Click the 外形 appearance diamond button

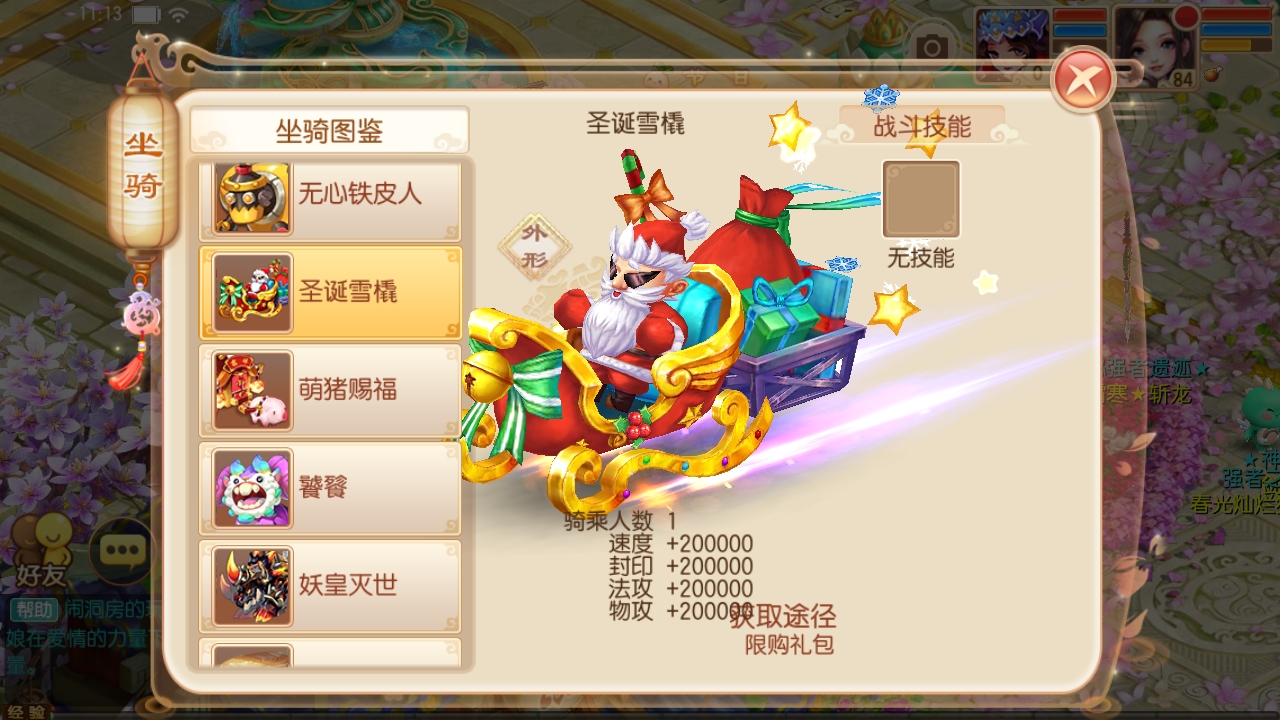(x=535, y=246)
